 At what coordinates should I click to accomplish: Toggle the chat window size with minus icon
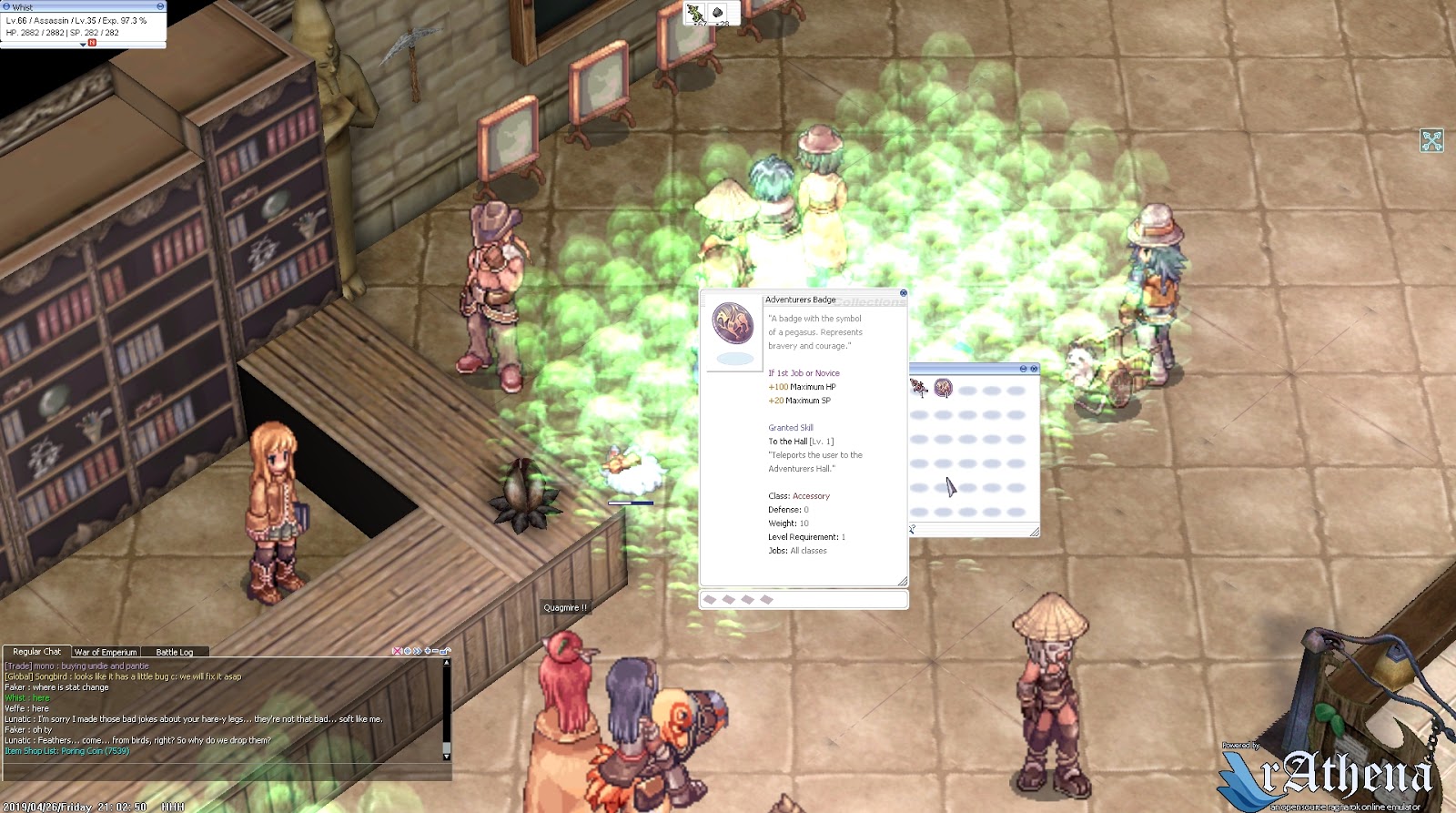point(435,652)
